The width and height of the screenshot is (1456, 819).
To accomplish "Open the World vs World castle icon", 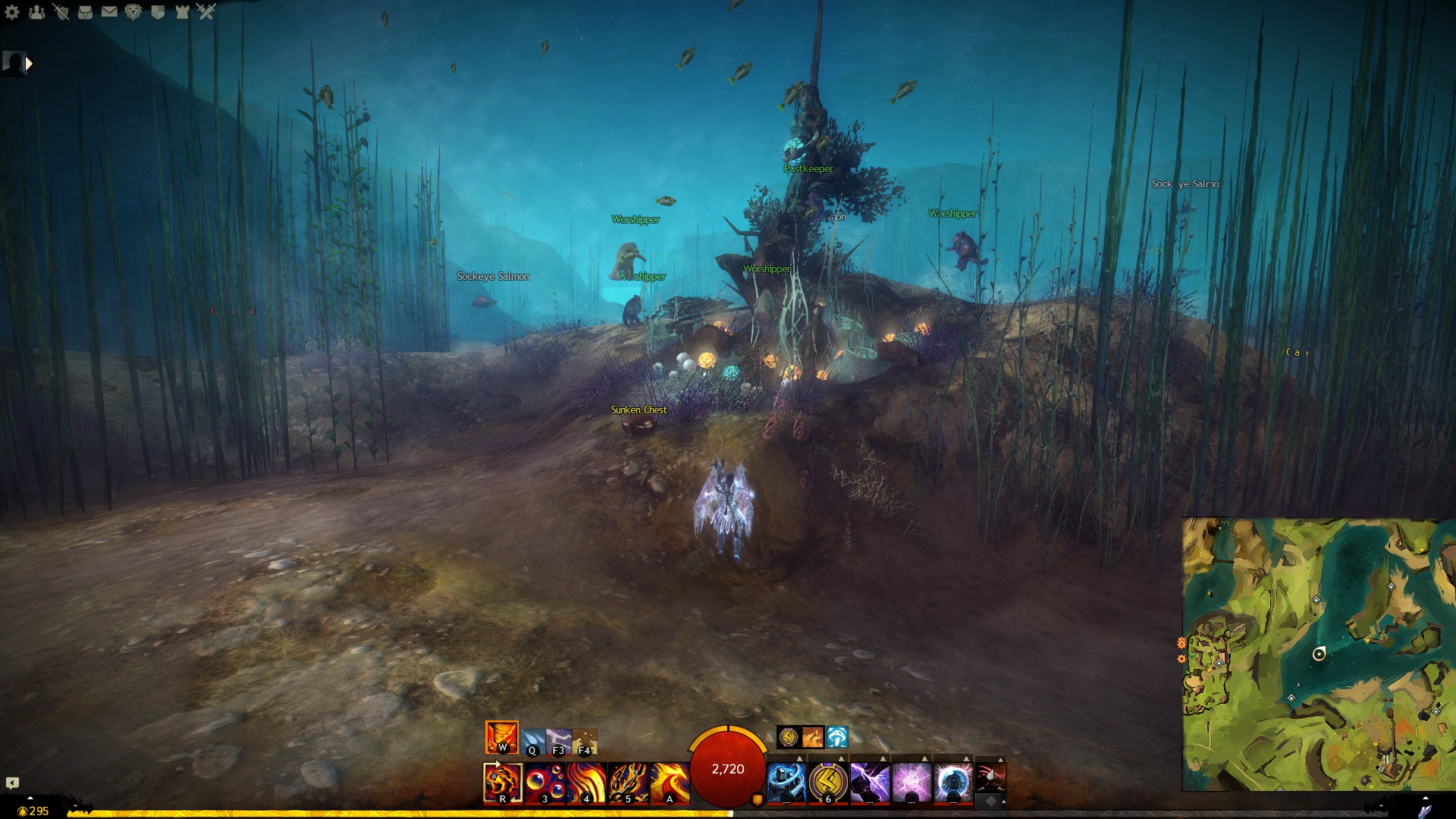I will pyautogui.click(x=182, y=12).
